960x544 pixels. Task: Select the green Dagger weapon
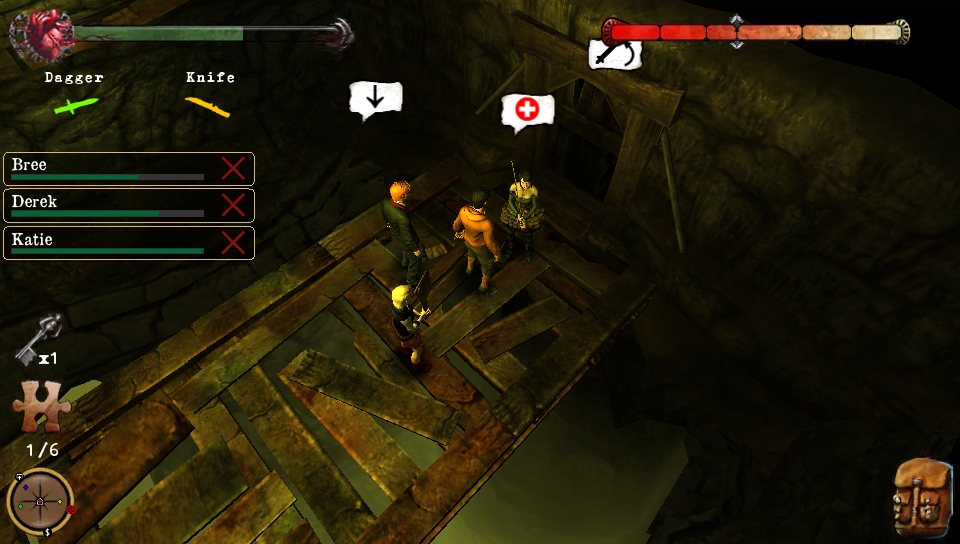(75, 105)
